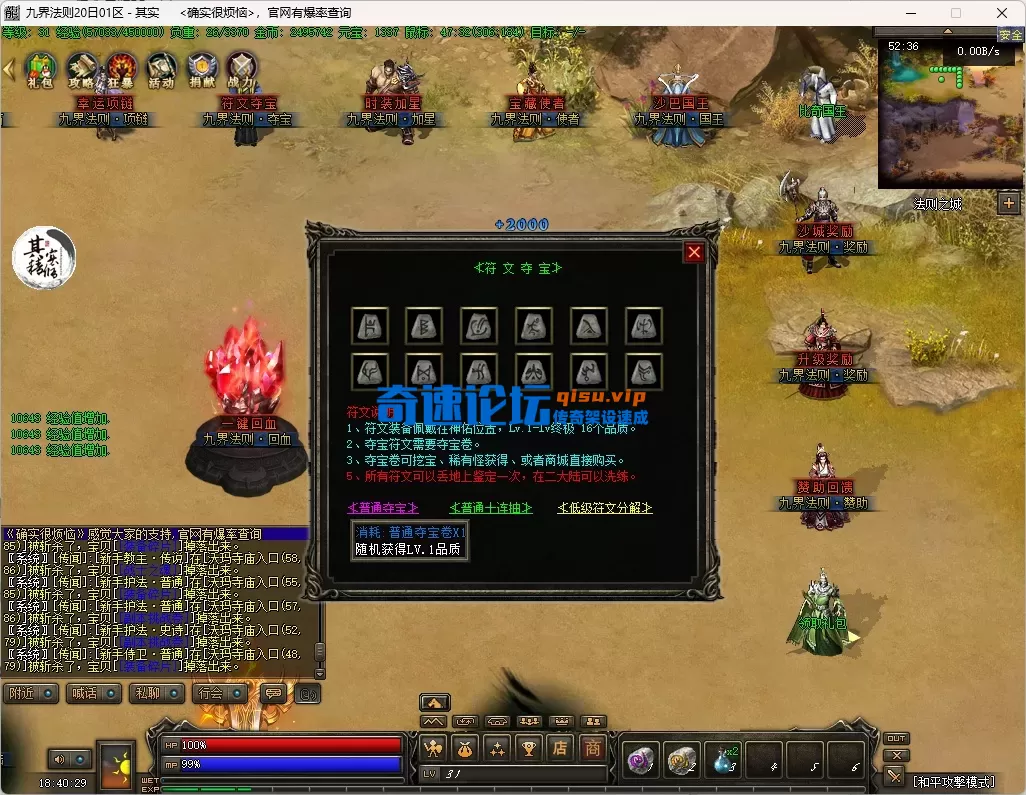Viewport: 1026px width, 795px height.
Task: Toggle the 和平攻击模式 attack mode label
Action: (953, 780)
